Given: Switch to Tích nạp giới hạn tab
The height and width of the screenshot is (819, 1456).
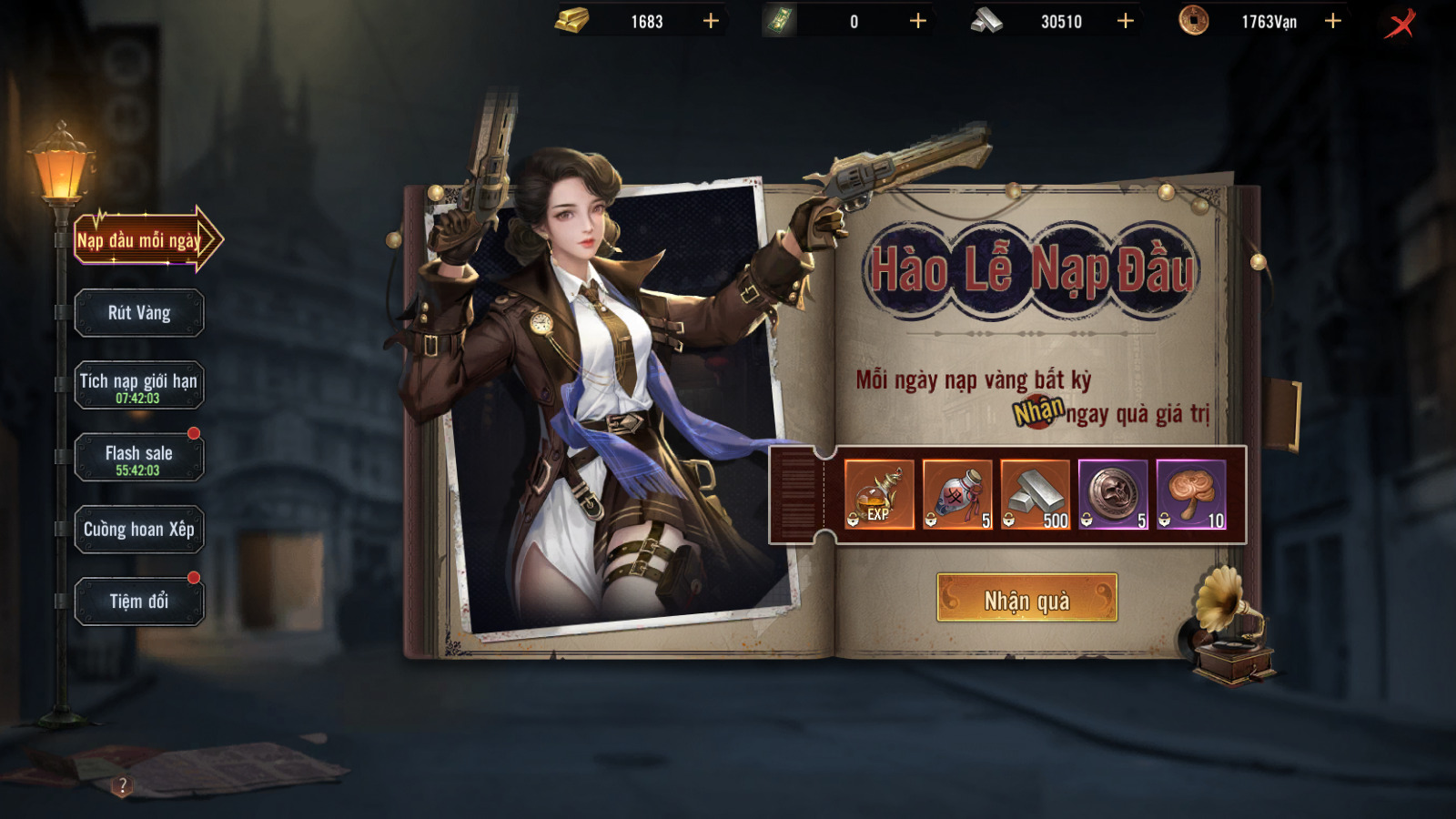Looking at the screenshot, I should (139, 386).
